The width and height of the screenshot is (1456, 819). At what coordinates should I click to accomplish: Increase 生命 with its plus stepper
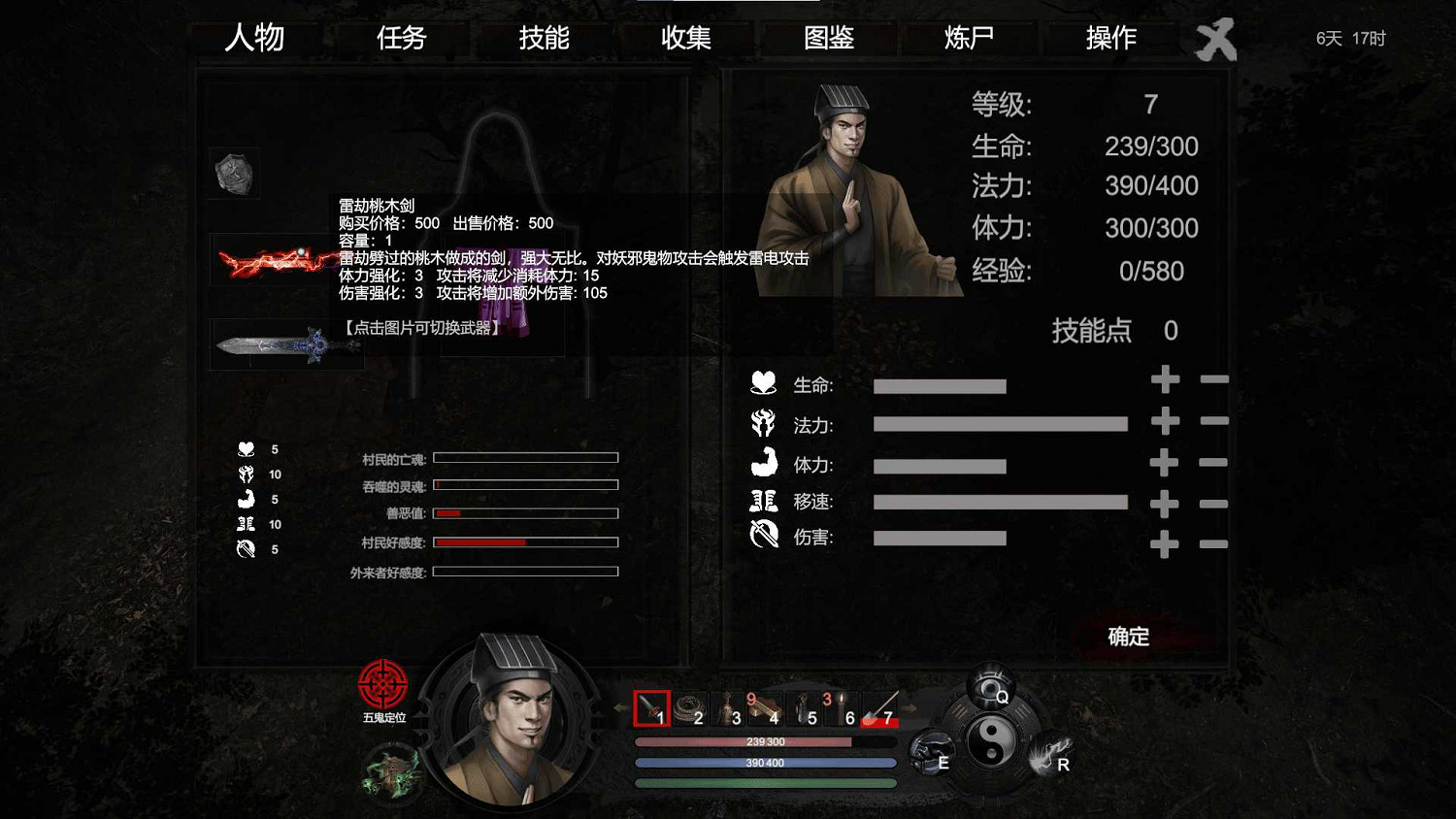(1164, 381)
